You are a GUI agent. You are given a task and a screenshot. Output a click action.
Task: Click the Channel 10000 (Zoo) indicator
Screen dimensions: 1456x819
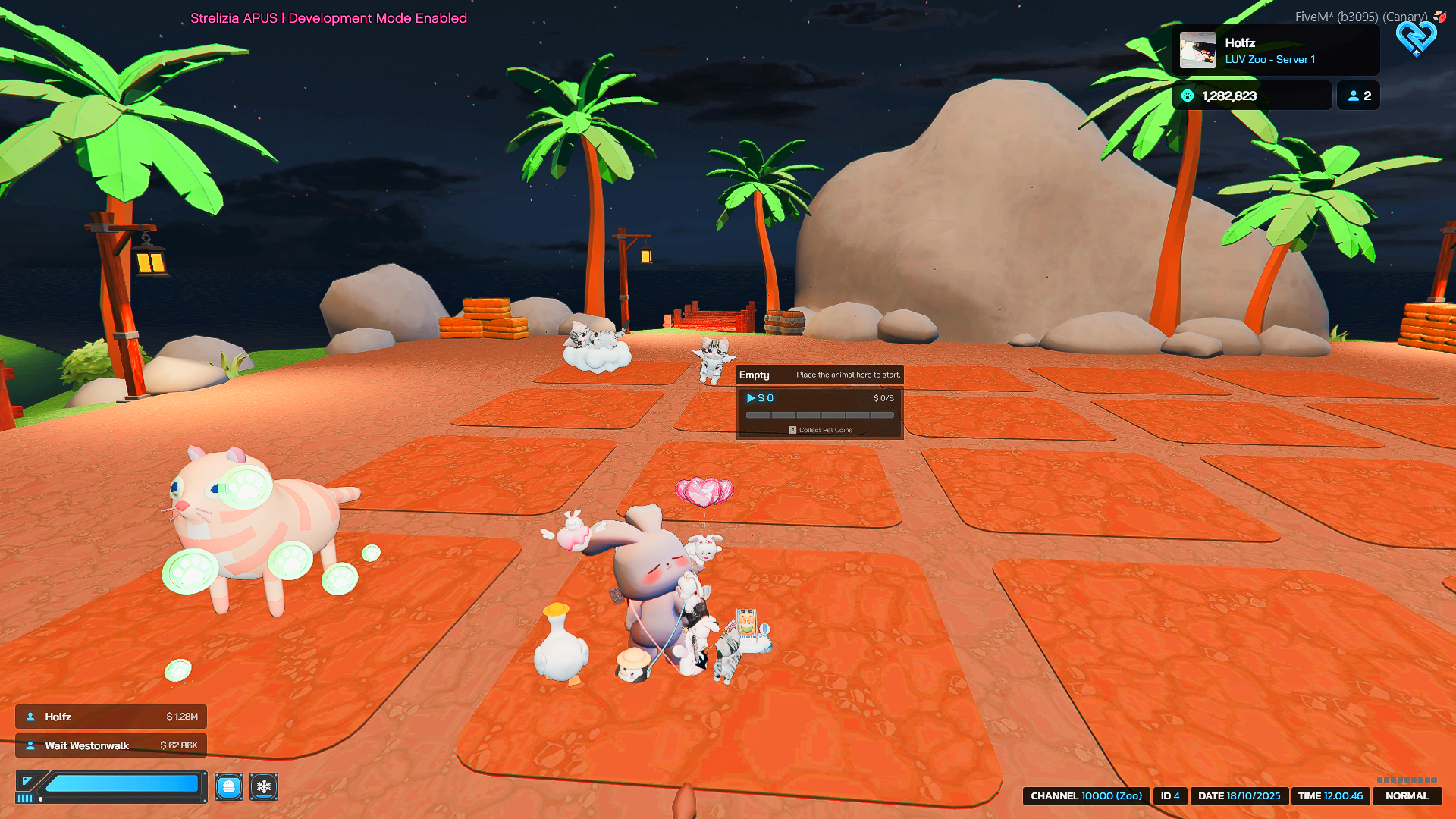point(1086,796)
